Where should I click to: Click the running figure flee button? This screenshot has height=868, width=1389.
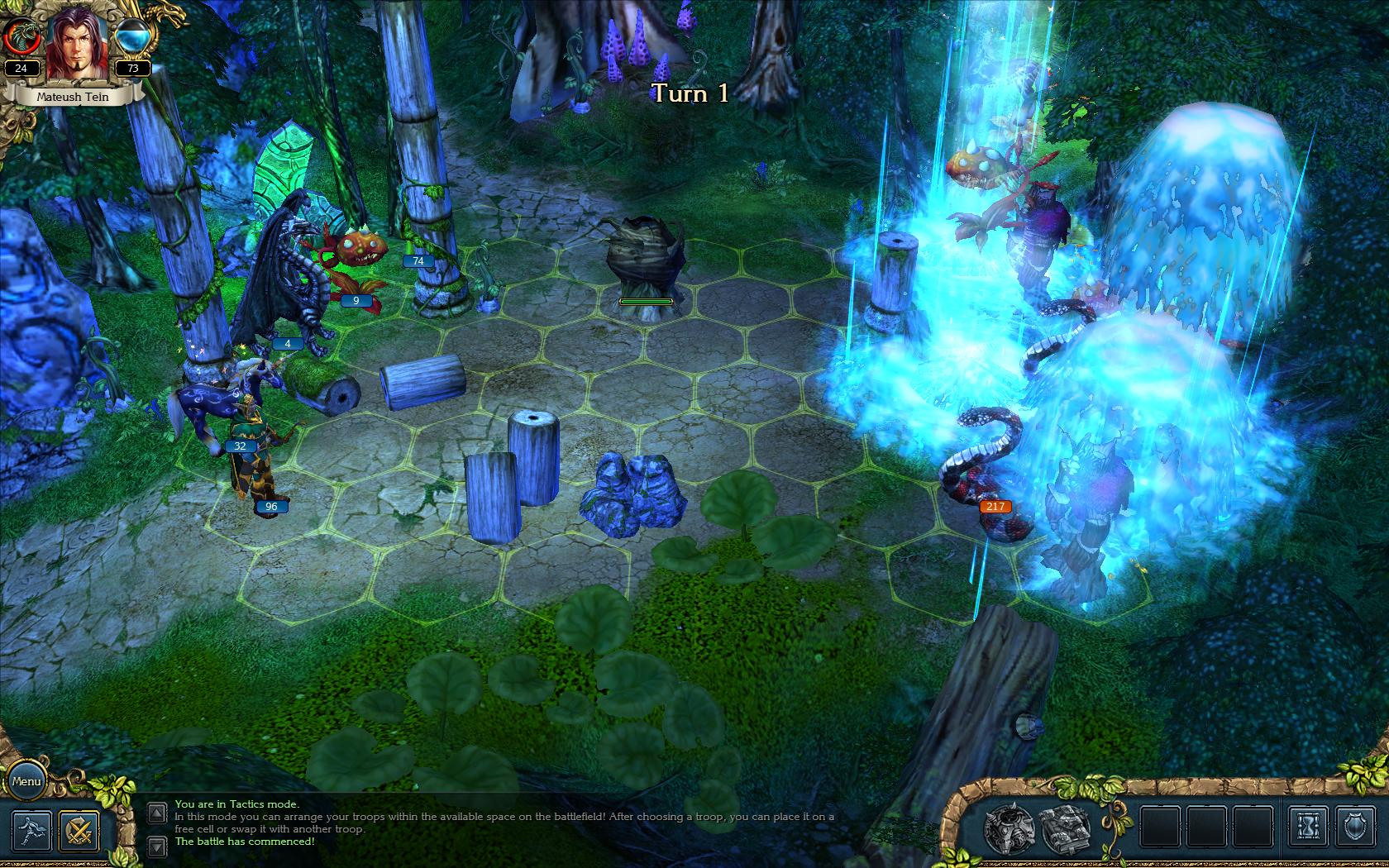pyautogui.click(x=32, y=830)
